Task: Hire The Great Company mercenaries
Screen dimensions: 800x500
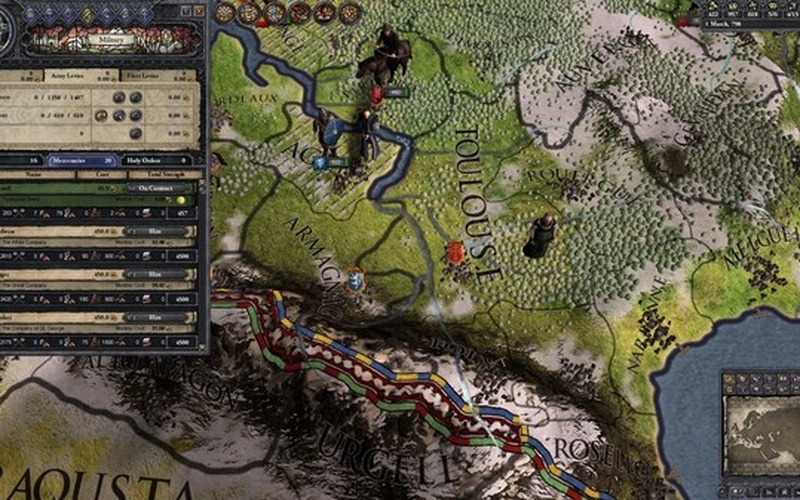Action: [154, 273]
